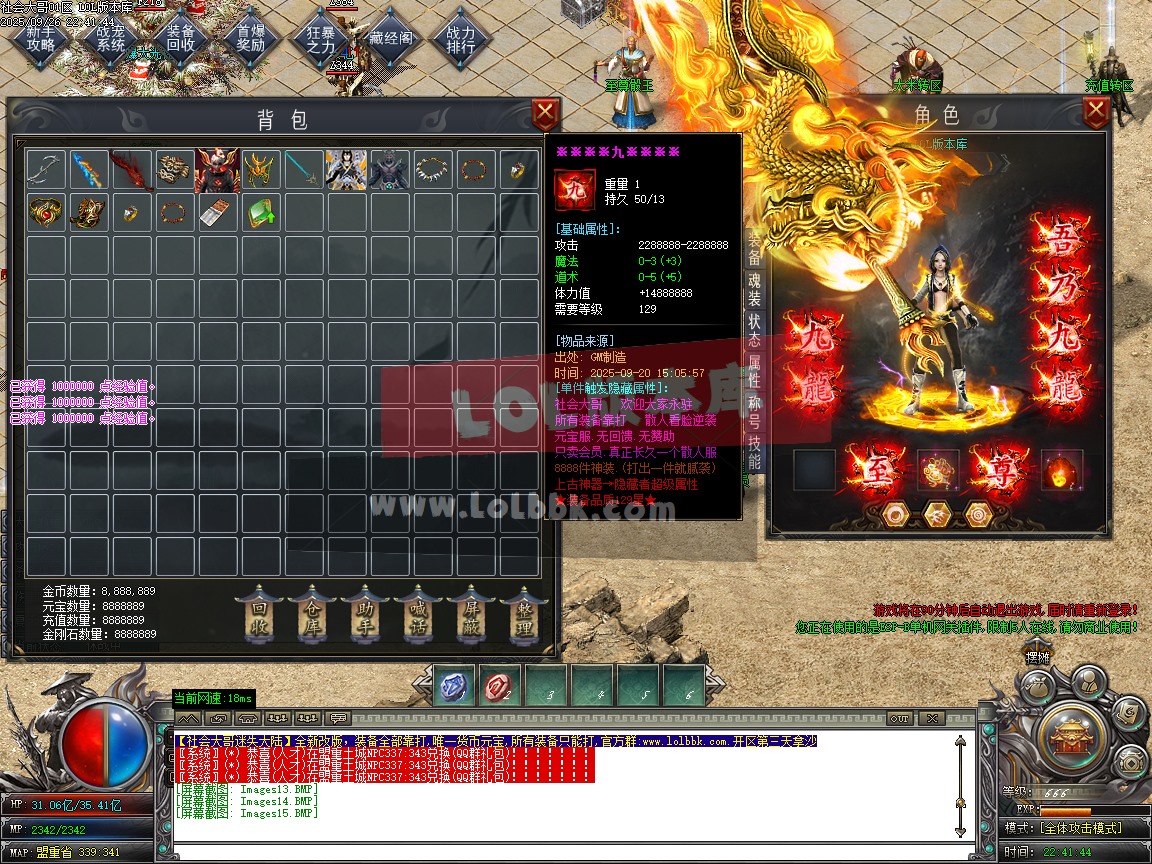Use the red stone in hotbar slot 2

500,686
